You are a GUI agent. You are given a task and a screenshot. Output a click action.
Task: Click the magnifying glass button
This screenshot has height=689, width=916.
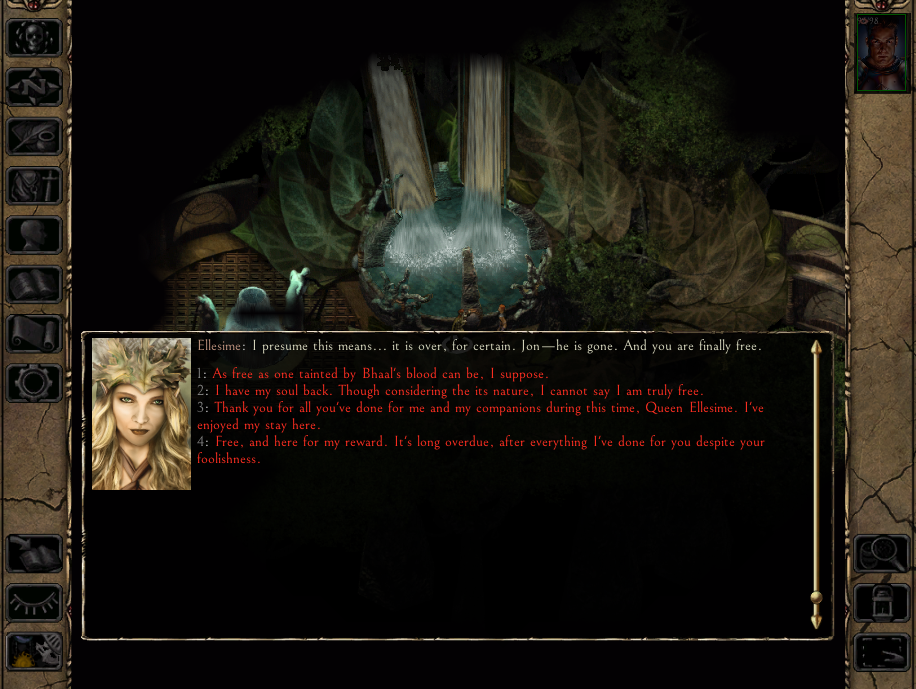click(x=881, y=553)
